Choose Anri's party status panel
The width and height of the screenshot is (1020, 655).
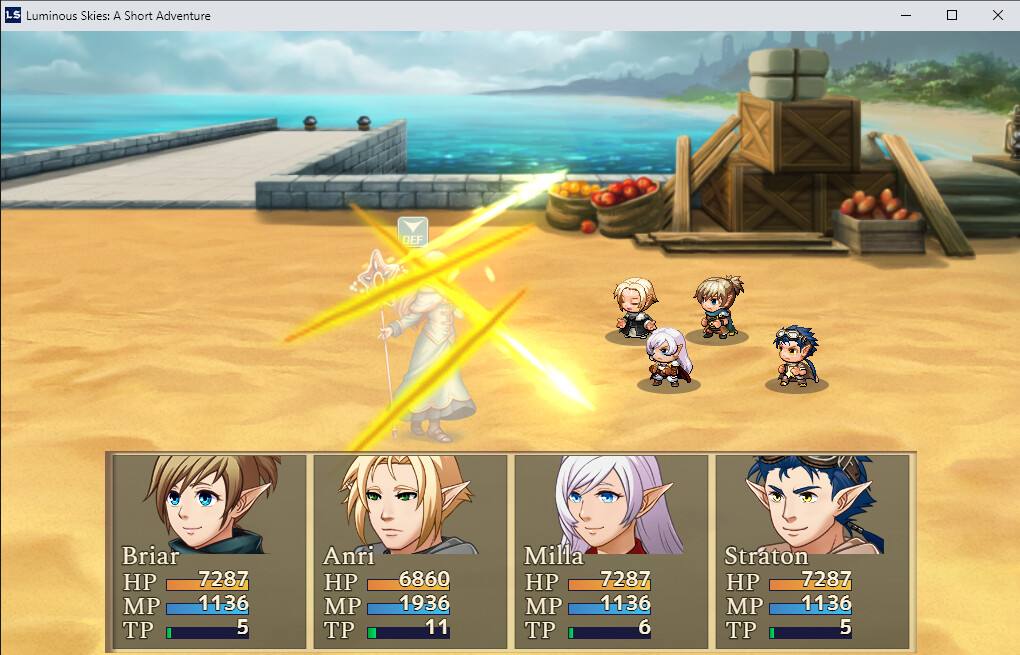[410, 551]
